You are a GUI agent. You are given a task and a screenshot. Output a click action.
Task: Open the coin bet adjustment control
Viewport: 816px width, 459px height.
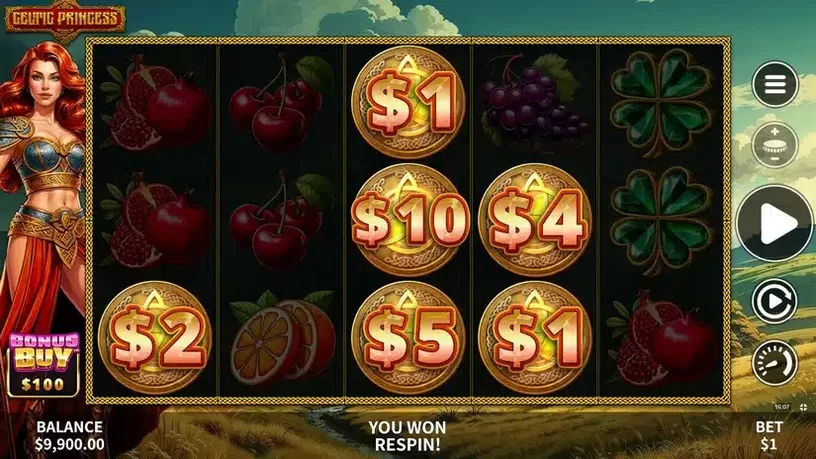coord(775,143)
